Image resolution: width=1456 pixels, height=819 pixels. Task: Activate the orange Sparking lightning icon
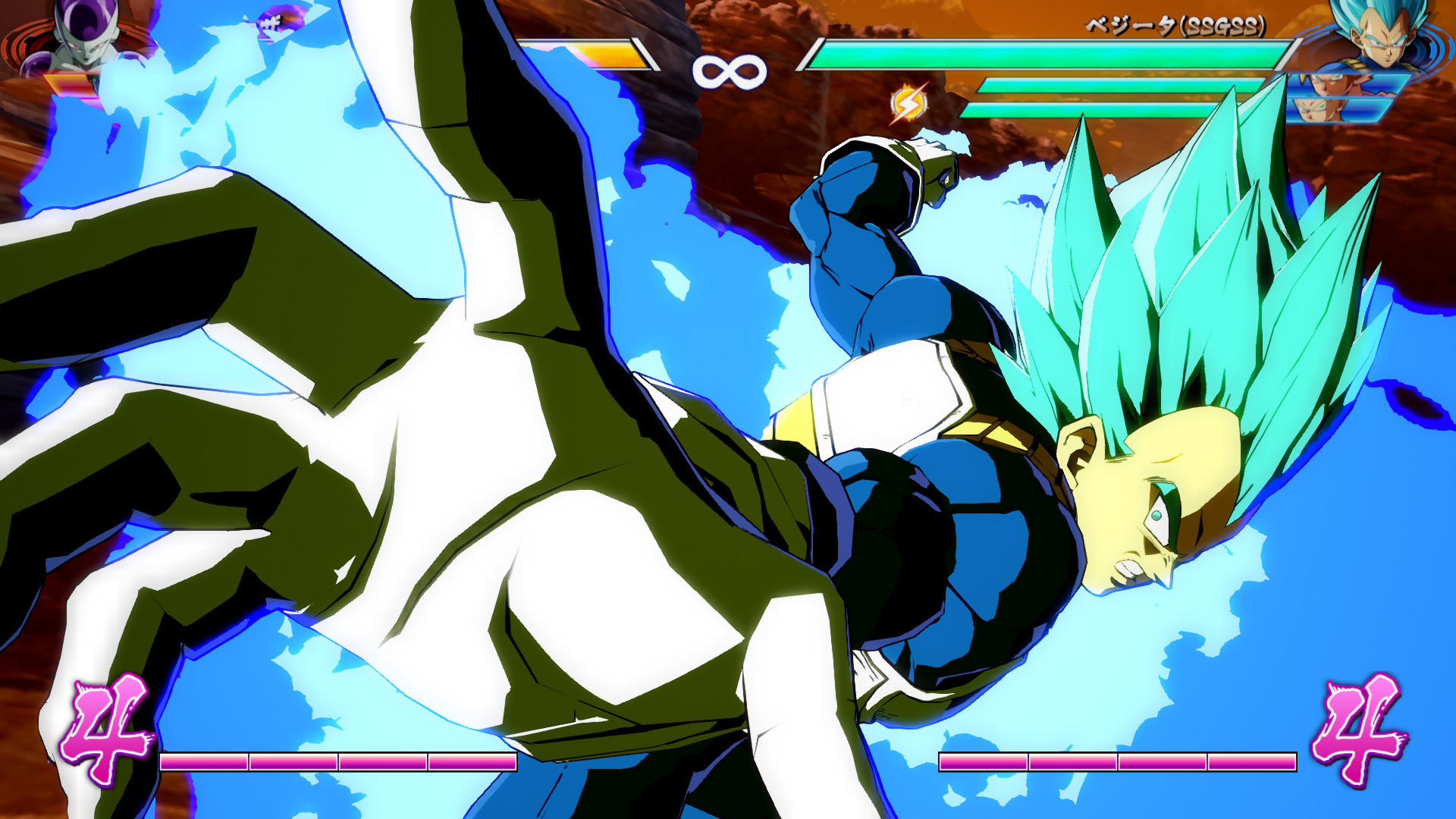909,104
